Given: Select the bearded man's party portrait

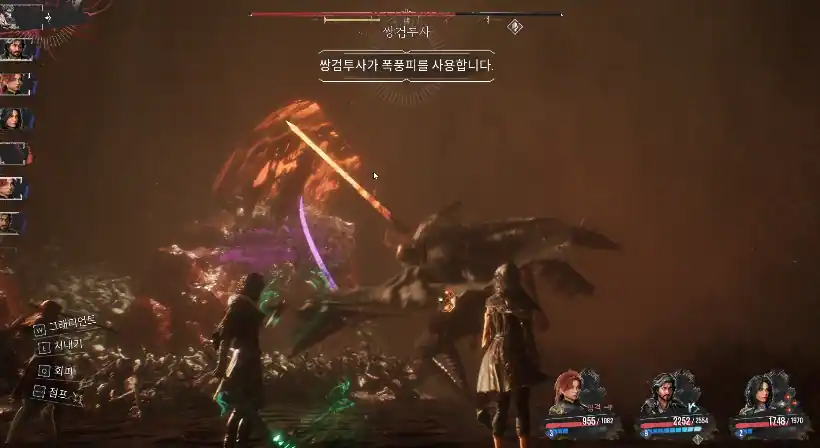Looking at the screenshot, I should (x=662, y=392).
